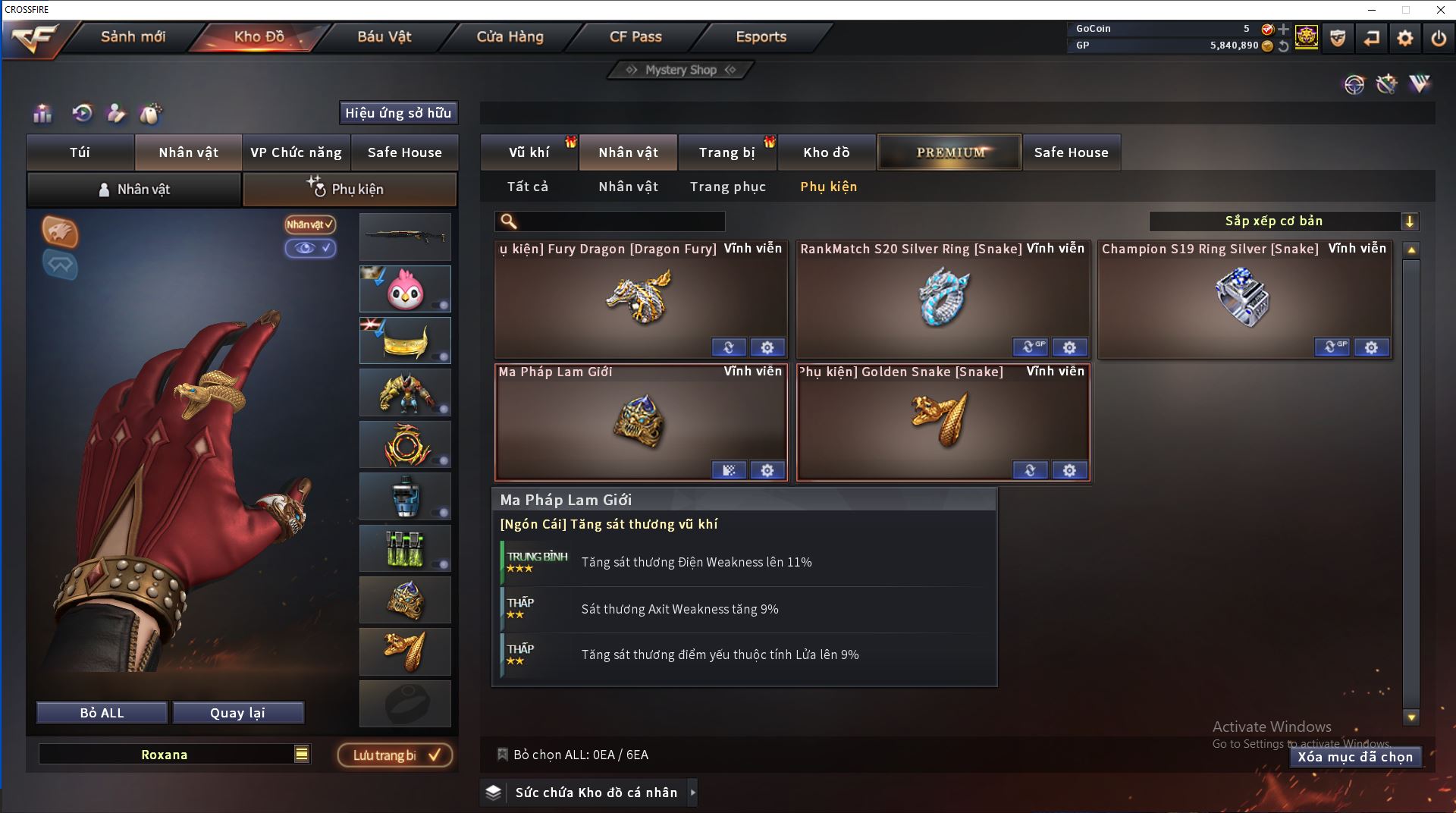
Task: Go to the CF Pass tab
Action: click(x=635, y=36)
